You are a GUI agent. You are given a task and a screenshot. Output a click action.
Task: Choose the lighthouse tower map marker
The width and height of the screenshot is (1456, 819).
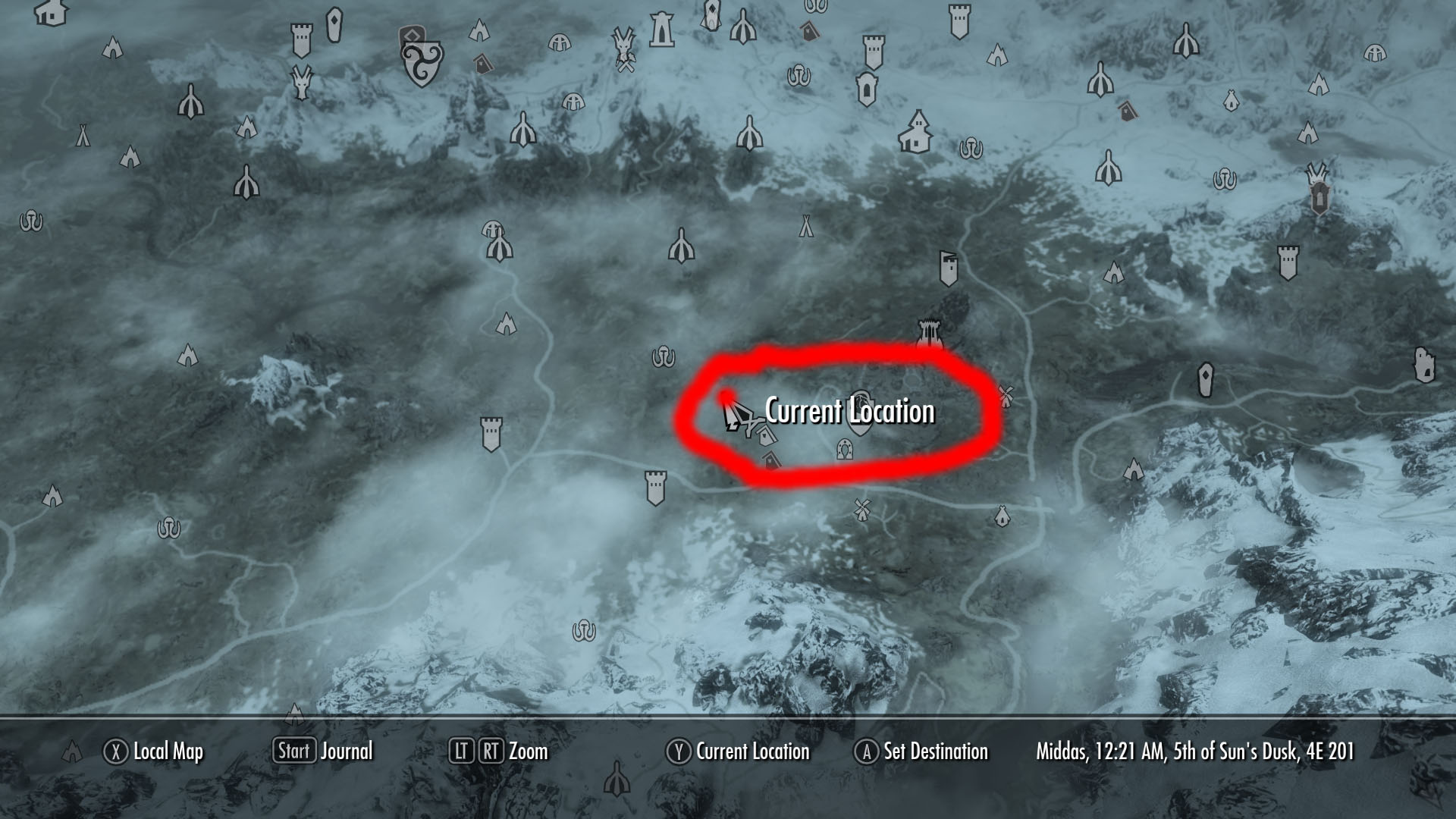pyautogui.click(x=662, y=27)
